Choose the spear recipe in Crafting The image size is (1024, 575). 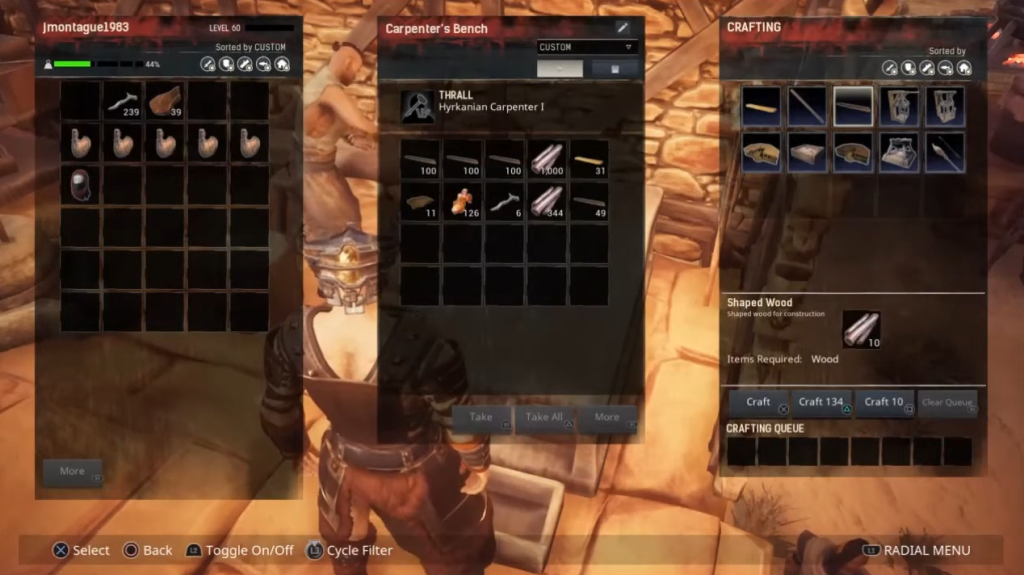[x=946, y=153]
